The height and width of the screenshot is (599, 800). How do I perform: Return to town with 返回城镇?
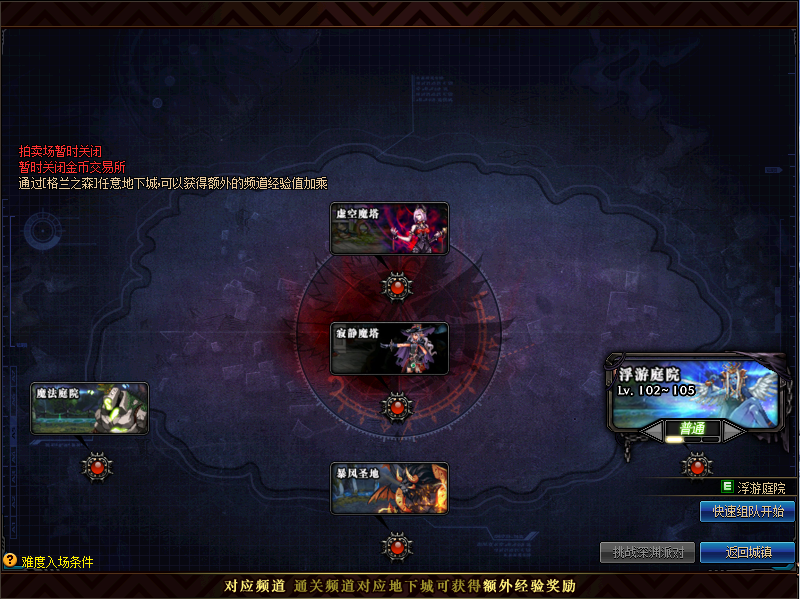tap(747, 552)
